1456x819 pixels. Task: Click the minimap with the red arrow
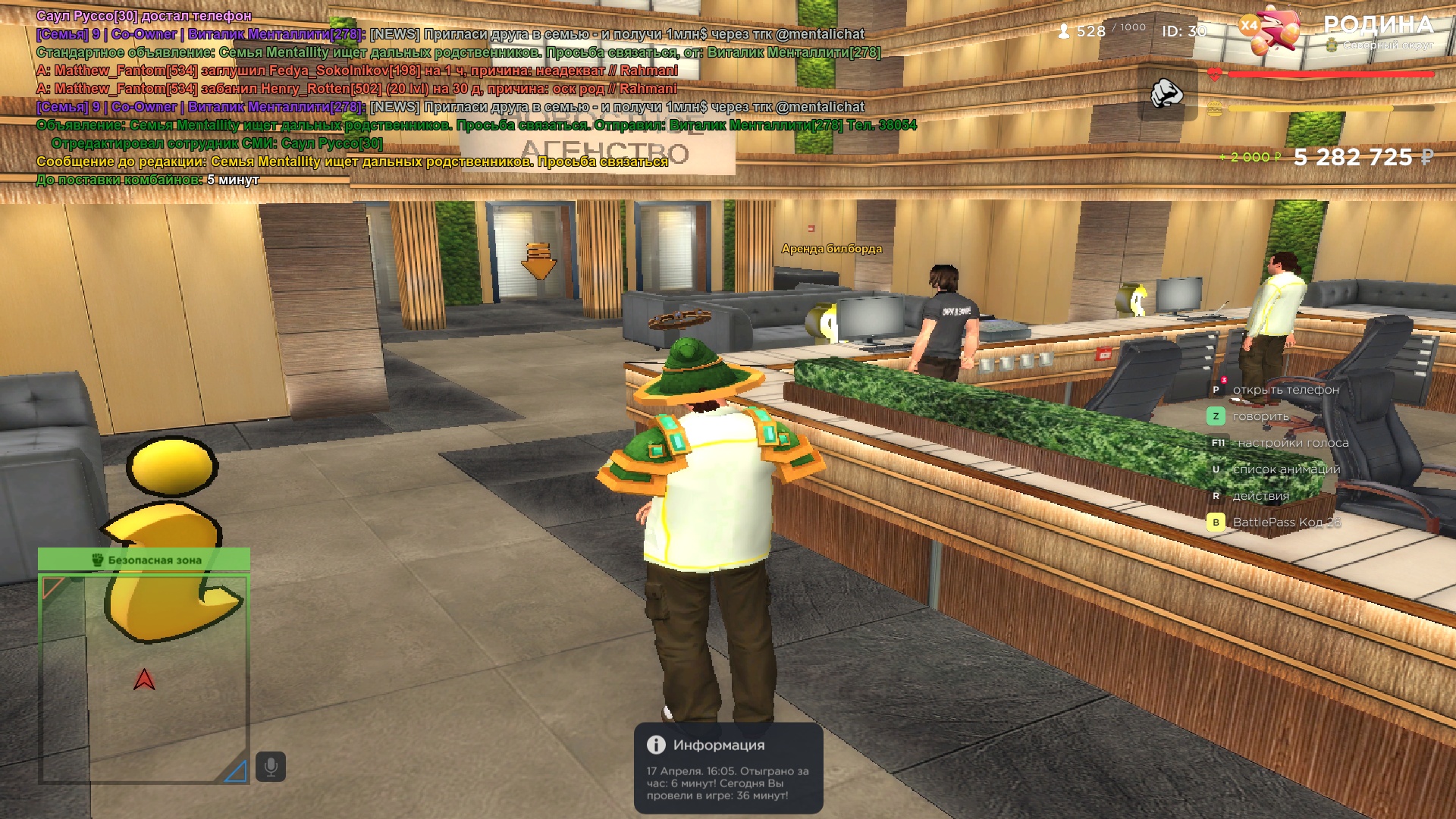coord(144,679)
